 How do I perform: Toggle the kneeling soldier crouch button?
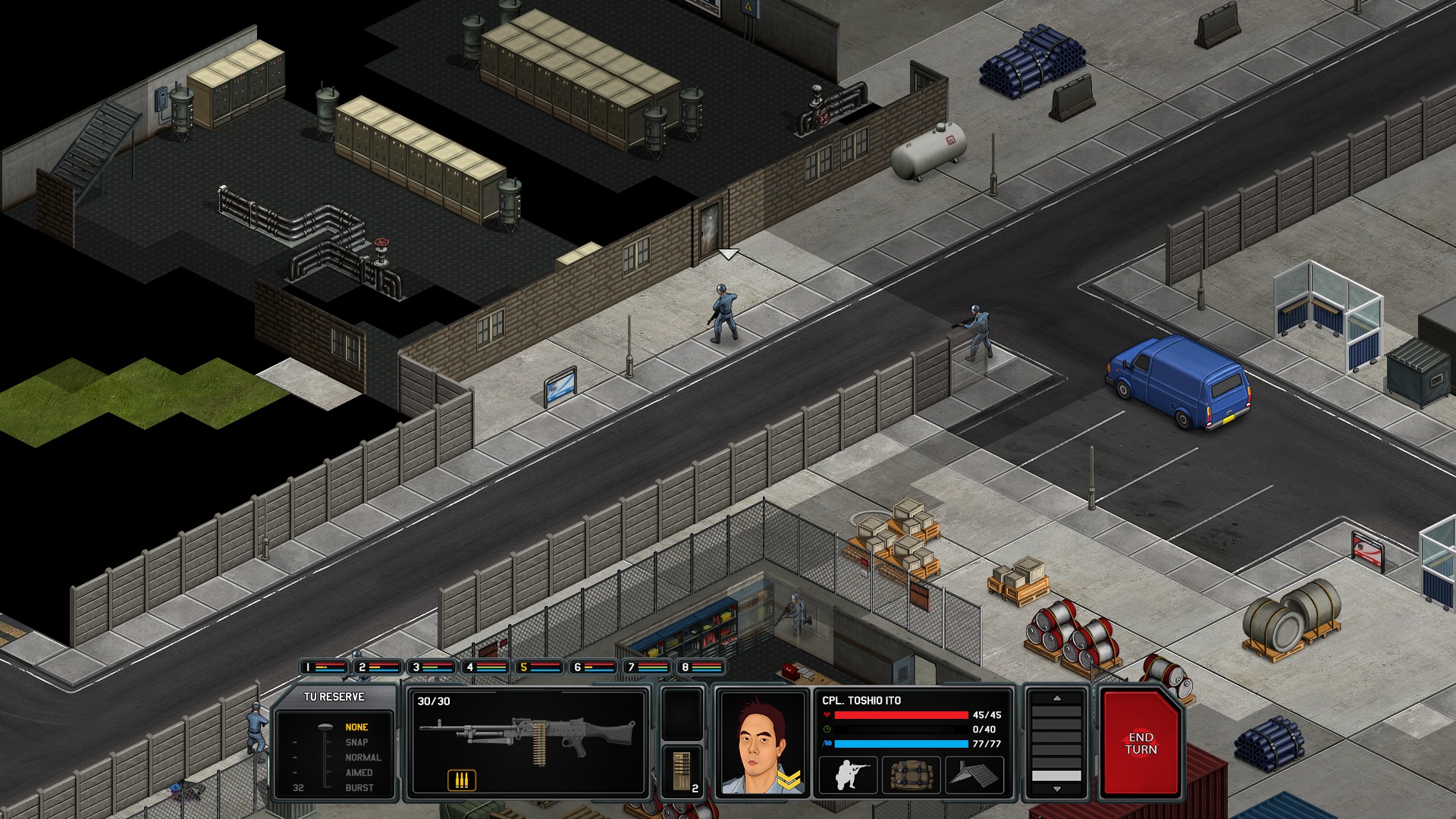(x=848, y=775)
